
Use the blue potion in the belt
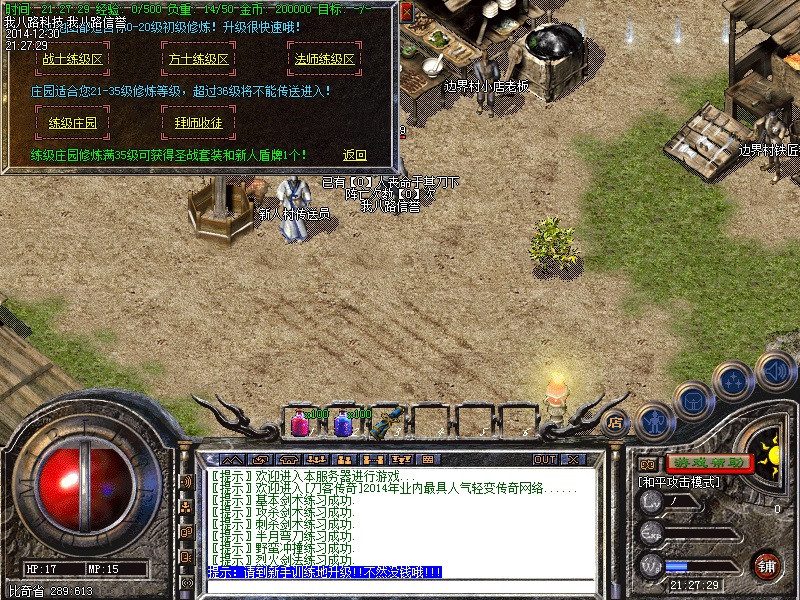(x=342, y=424)
